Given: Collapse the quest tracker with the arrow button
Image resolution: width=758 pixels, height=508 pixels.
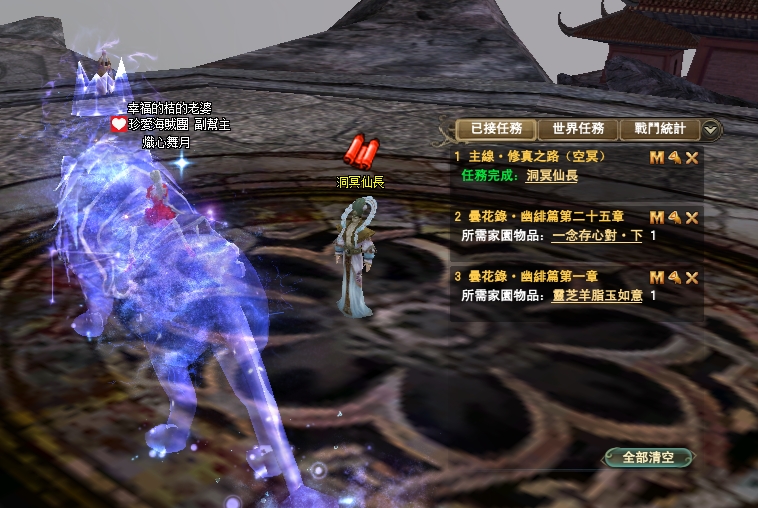Looking at the screenshot, I should pyautogui.click(x=711, y=129).
